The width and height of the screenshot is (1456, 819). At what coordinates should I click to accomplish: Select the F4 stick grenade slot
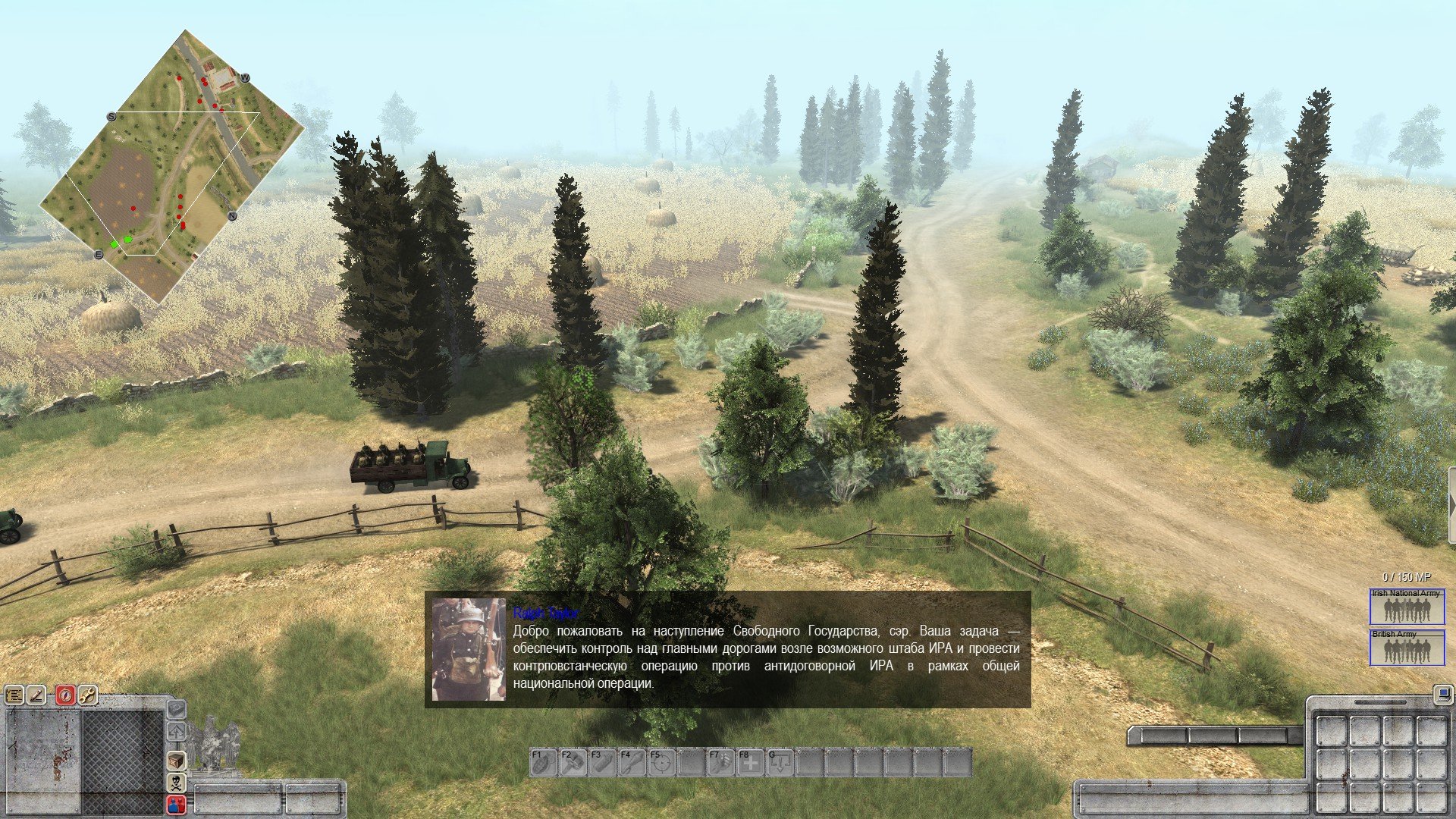[632, 763]
